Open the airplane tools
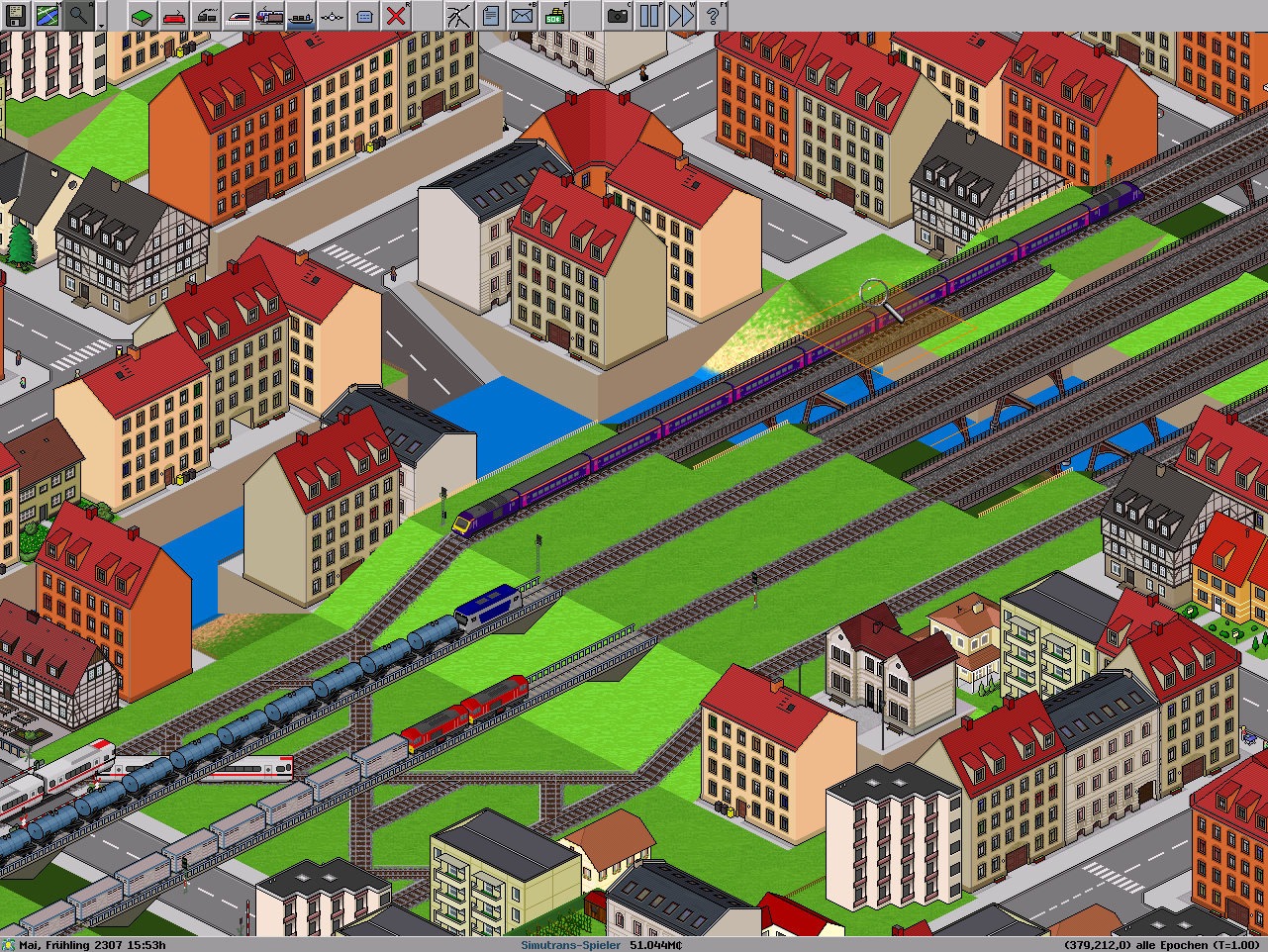The height and width of the screenshot is (952, 1268). [332, 15]
